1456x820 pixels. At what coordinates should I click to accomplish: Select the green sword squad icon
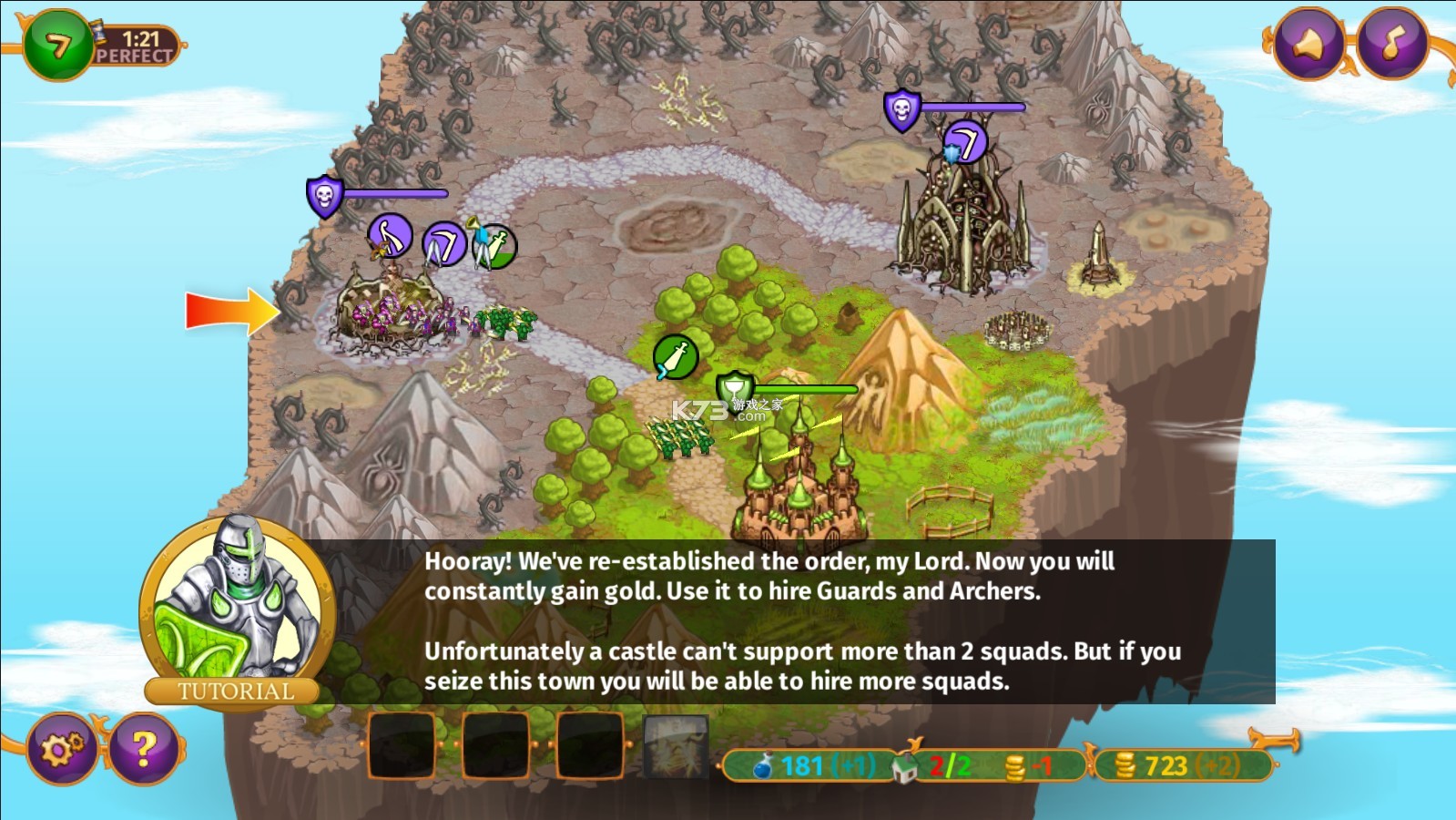676,357
